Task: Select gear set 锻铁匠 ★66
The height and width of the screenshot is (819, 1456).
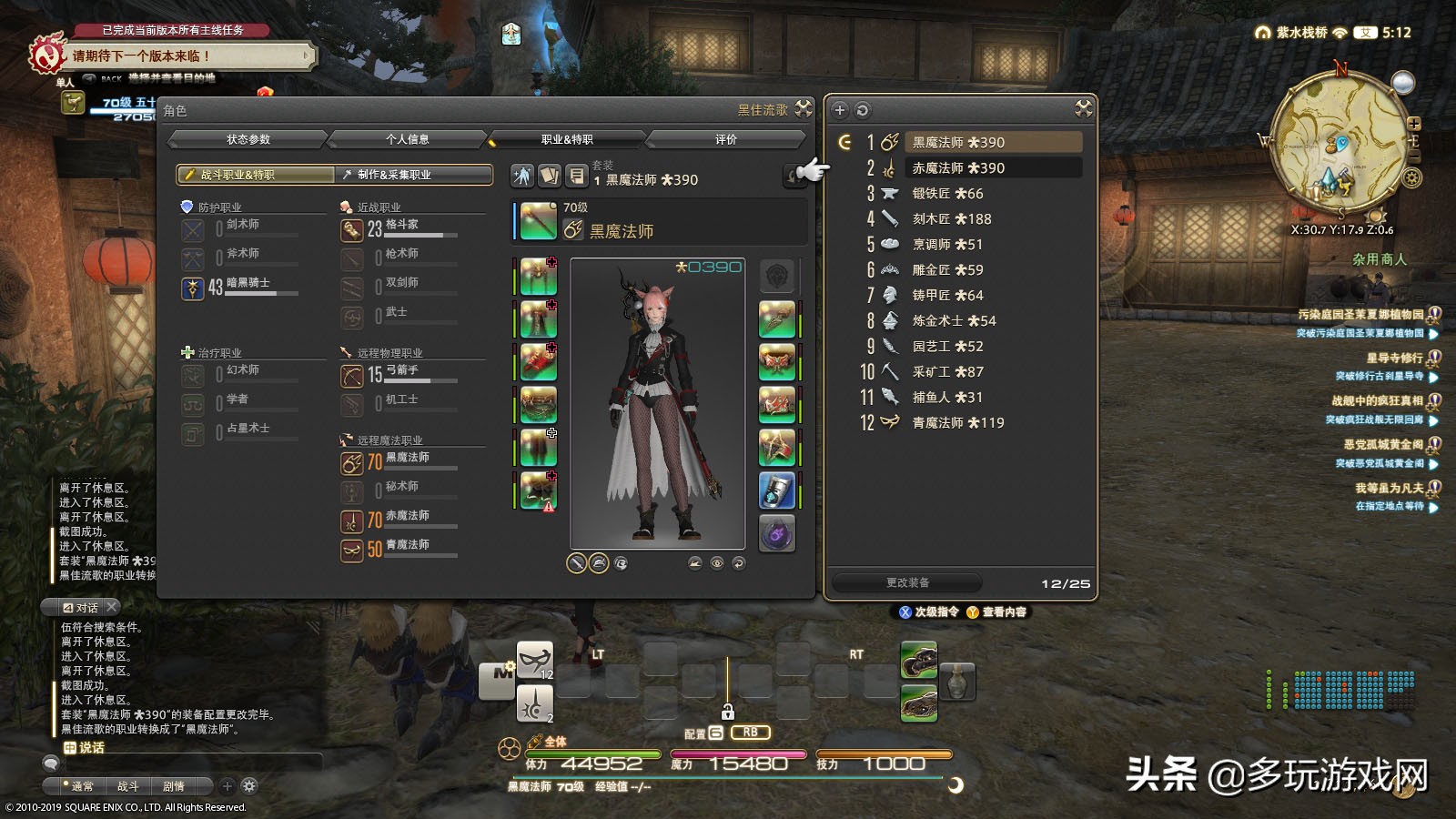Action: click(x=947, y=194)
